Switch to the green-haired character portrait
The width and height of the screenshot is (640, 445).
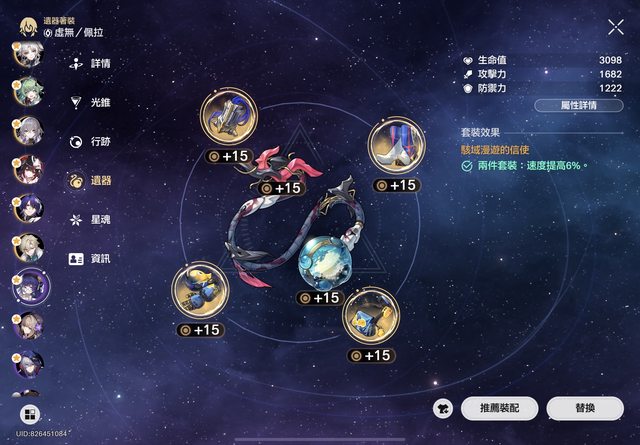[x=26, y=92]
